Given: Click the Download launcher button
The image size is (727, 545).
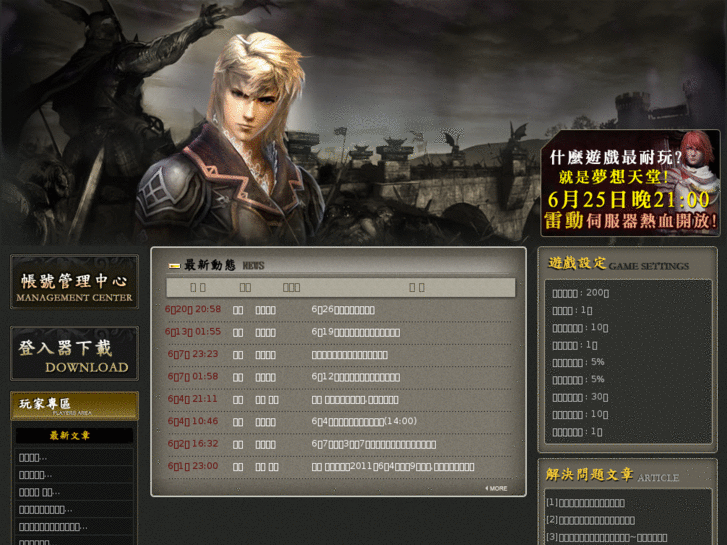Looking at the screenshot, I should (x=74, y=354).
